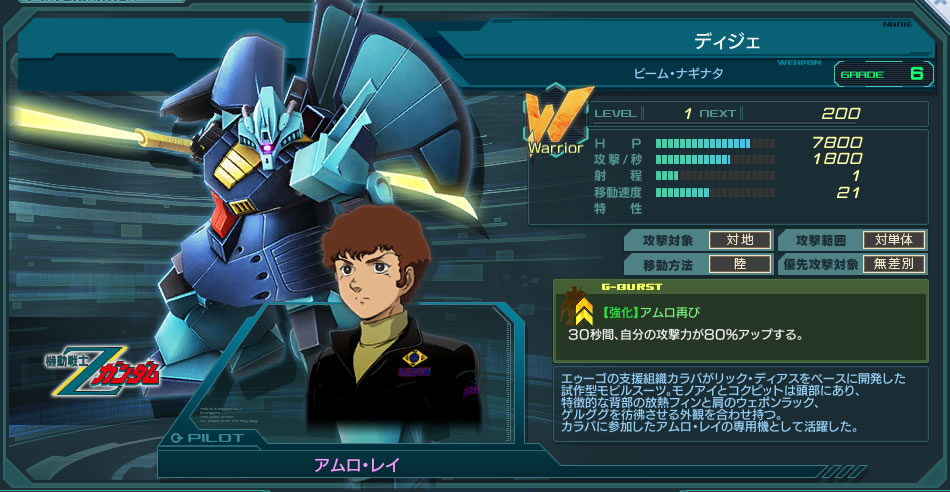Screen dimensions: 950x492
Task: Select the G-Burst skill chevron icon
Action: [582, 316]
